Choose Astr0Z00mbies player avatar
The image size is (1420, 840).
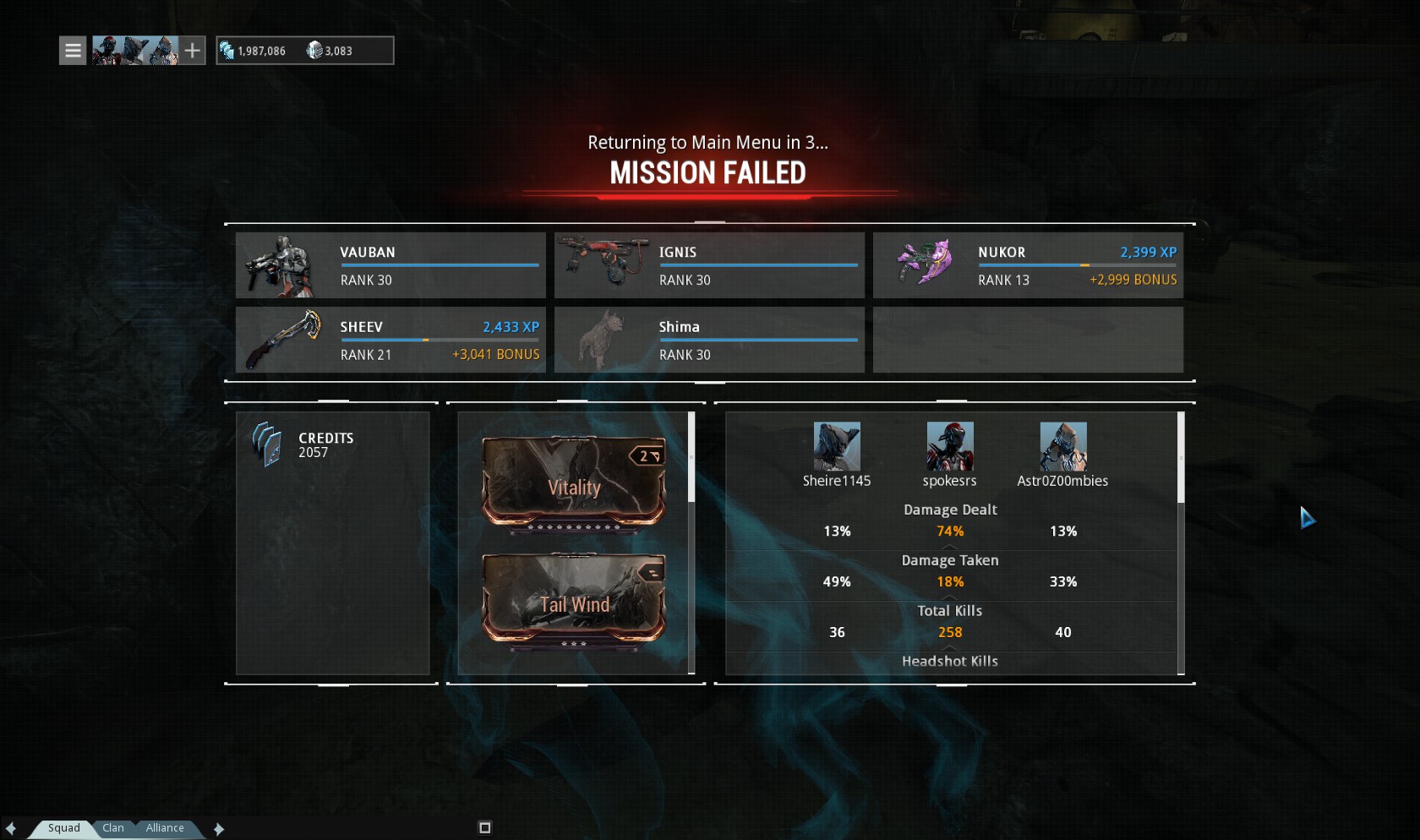(x=1063, y=446)
